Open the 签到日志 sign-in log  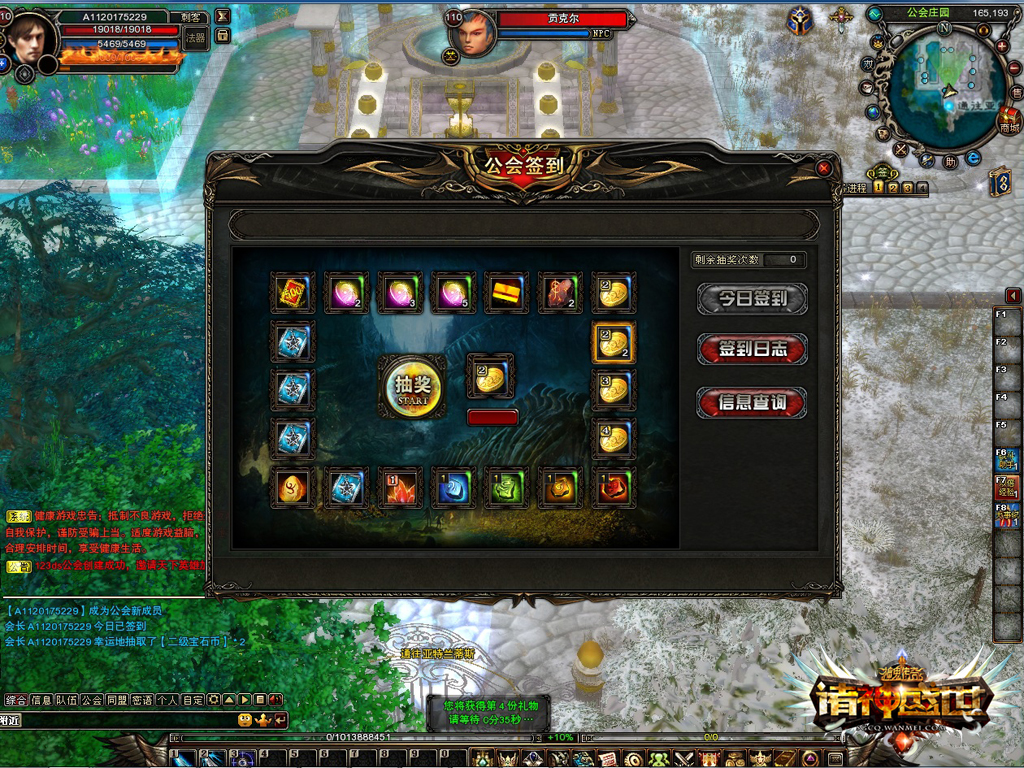pyautogui.click(x=752, y=349)
